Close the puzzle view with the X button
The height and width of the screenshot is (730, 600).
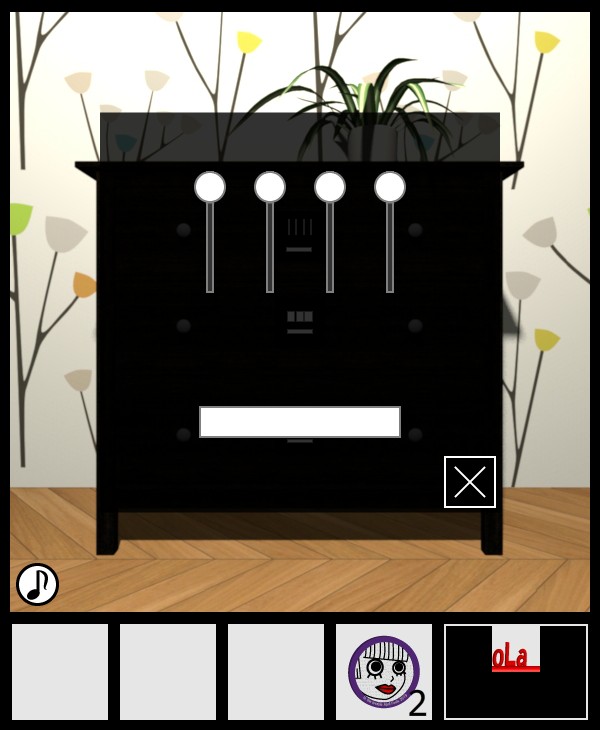coord(470,482)
